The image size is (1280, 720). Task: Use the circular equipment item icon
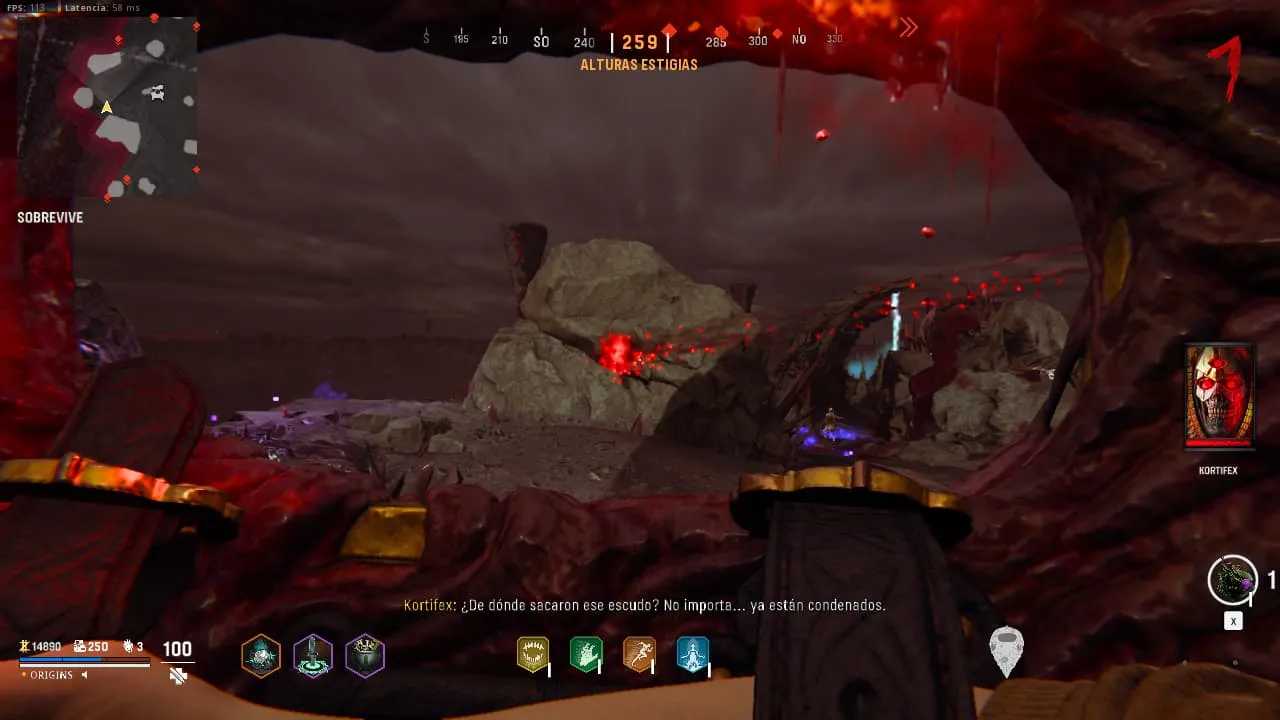1232,580
